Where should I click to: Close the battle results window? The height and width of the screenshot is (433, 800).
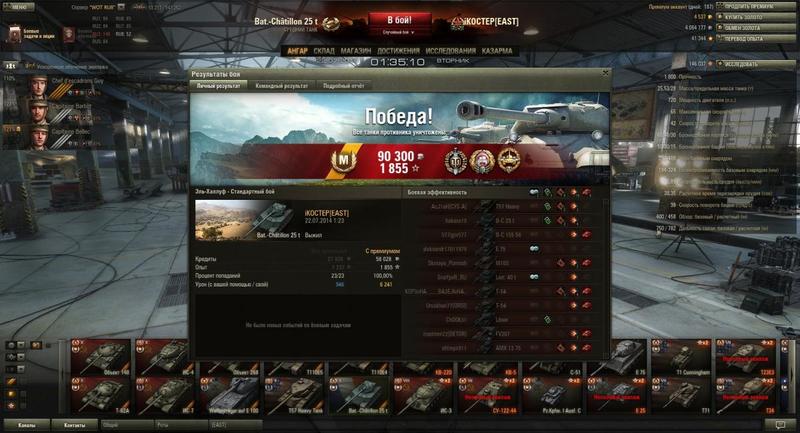click(605, 74)
